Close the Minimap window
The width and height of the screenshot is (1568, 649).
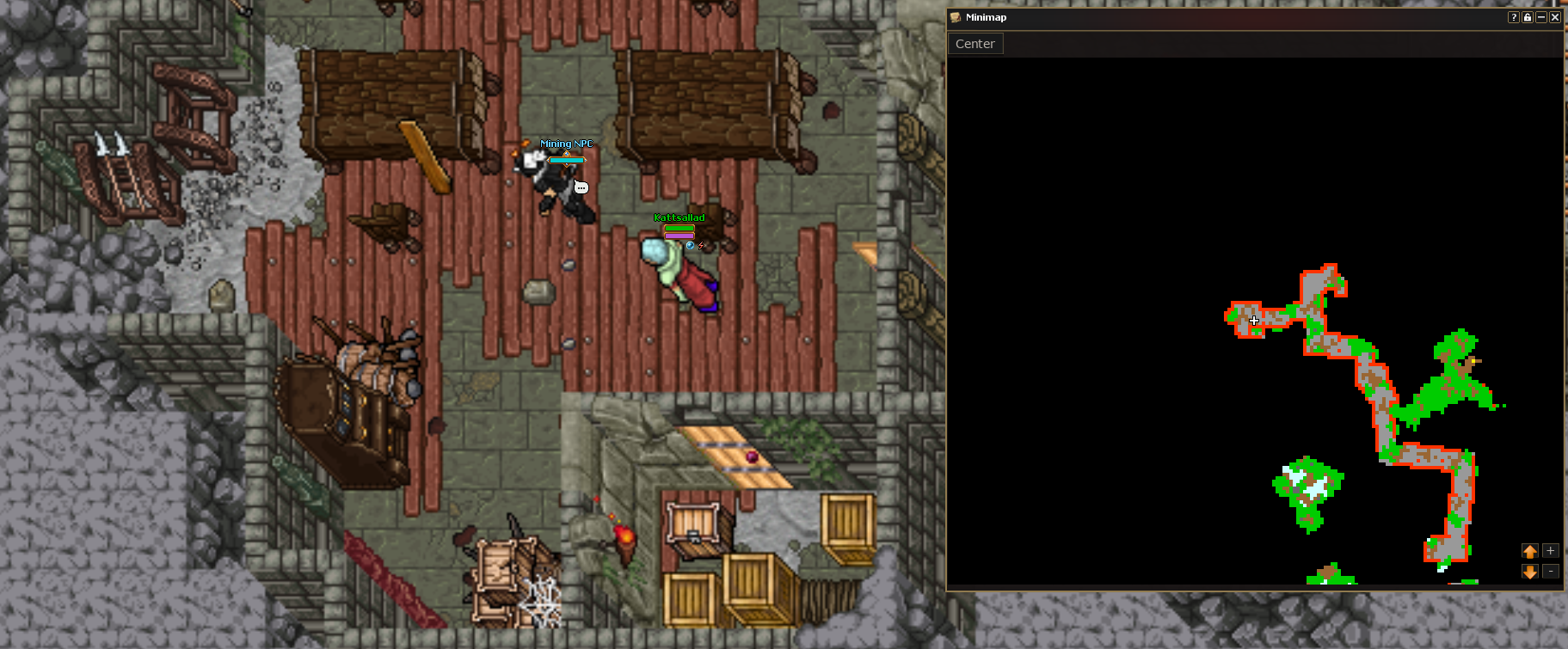[x=1555, y=17]
